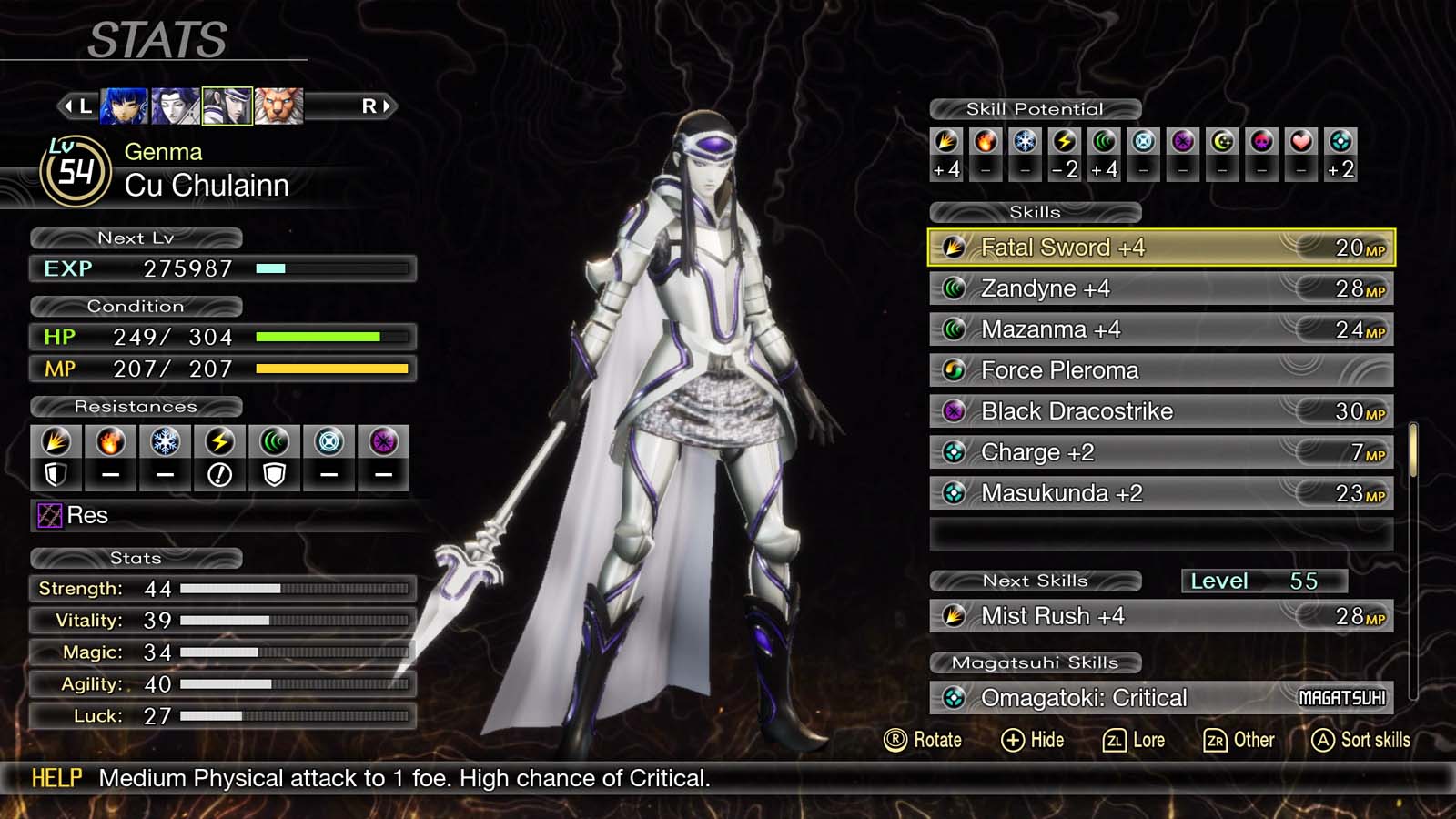Image resolution: width=1456 pixels, height=819 pixels.
Task: Click the Physical icon beside Mist Rush +4
Action: click(955, 616)
